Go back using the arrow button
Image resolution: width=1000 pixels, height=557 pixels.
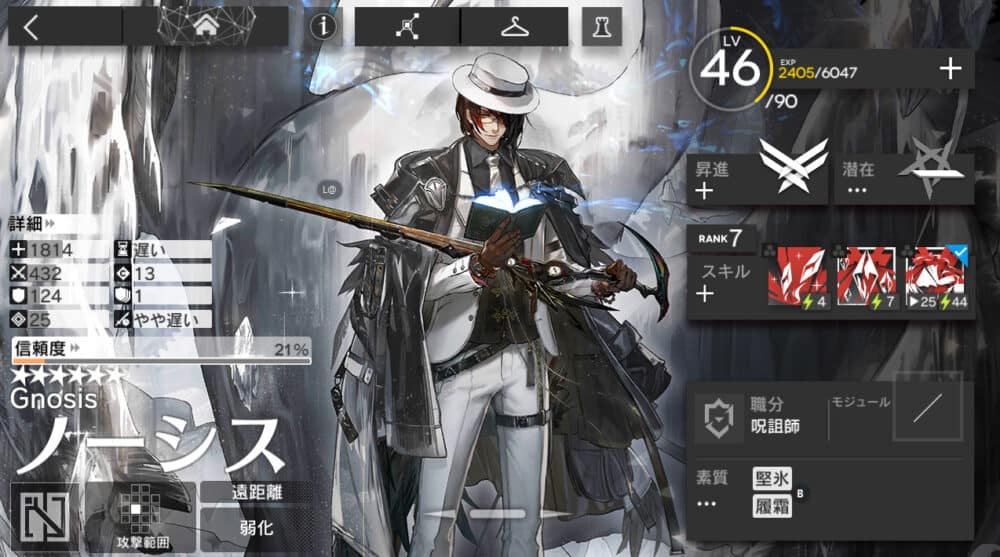click(x=31, y=27)
